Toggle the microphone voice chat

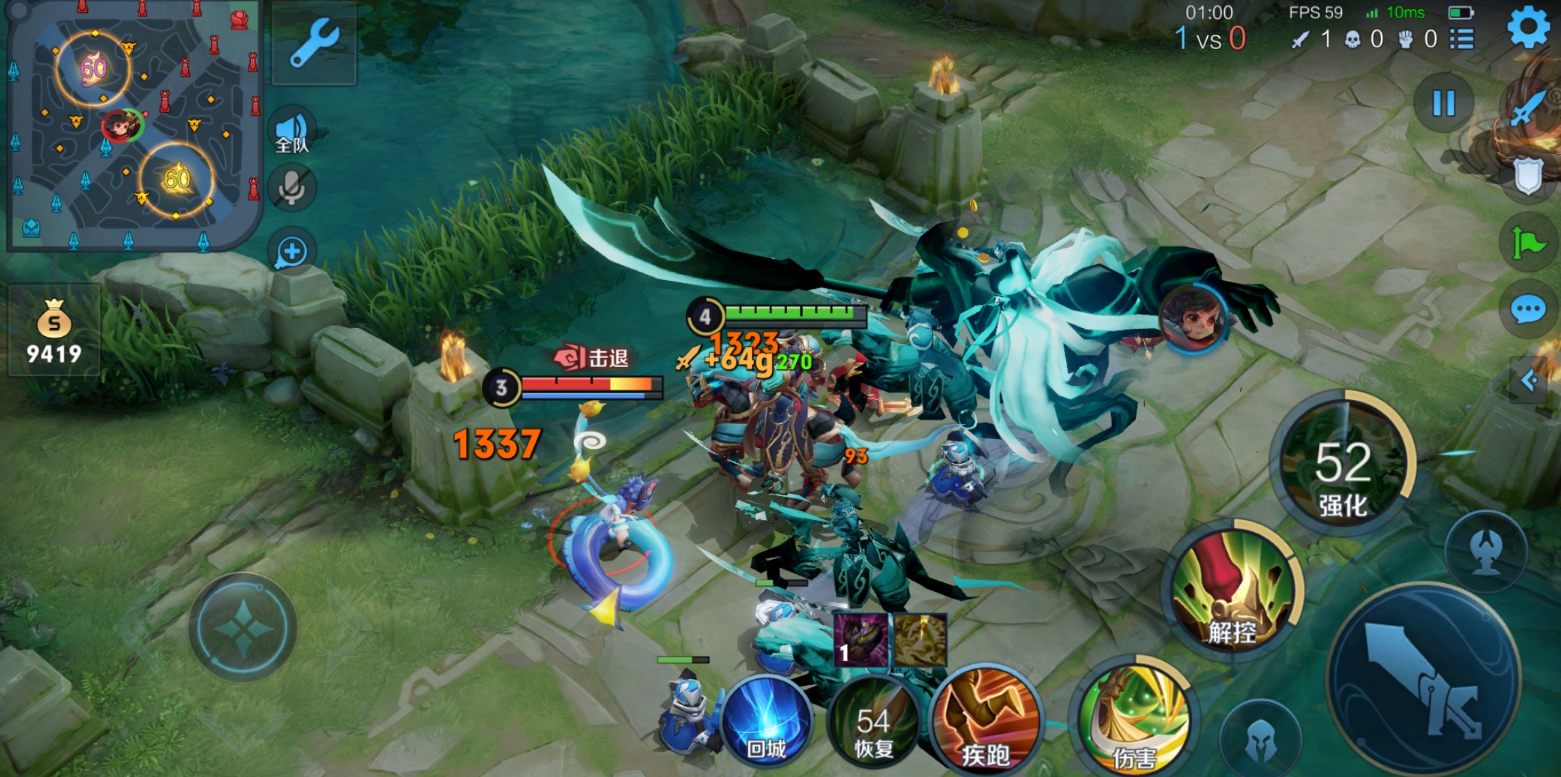tap(292, 188)
